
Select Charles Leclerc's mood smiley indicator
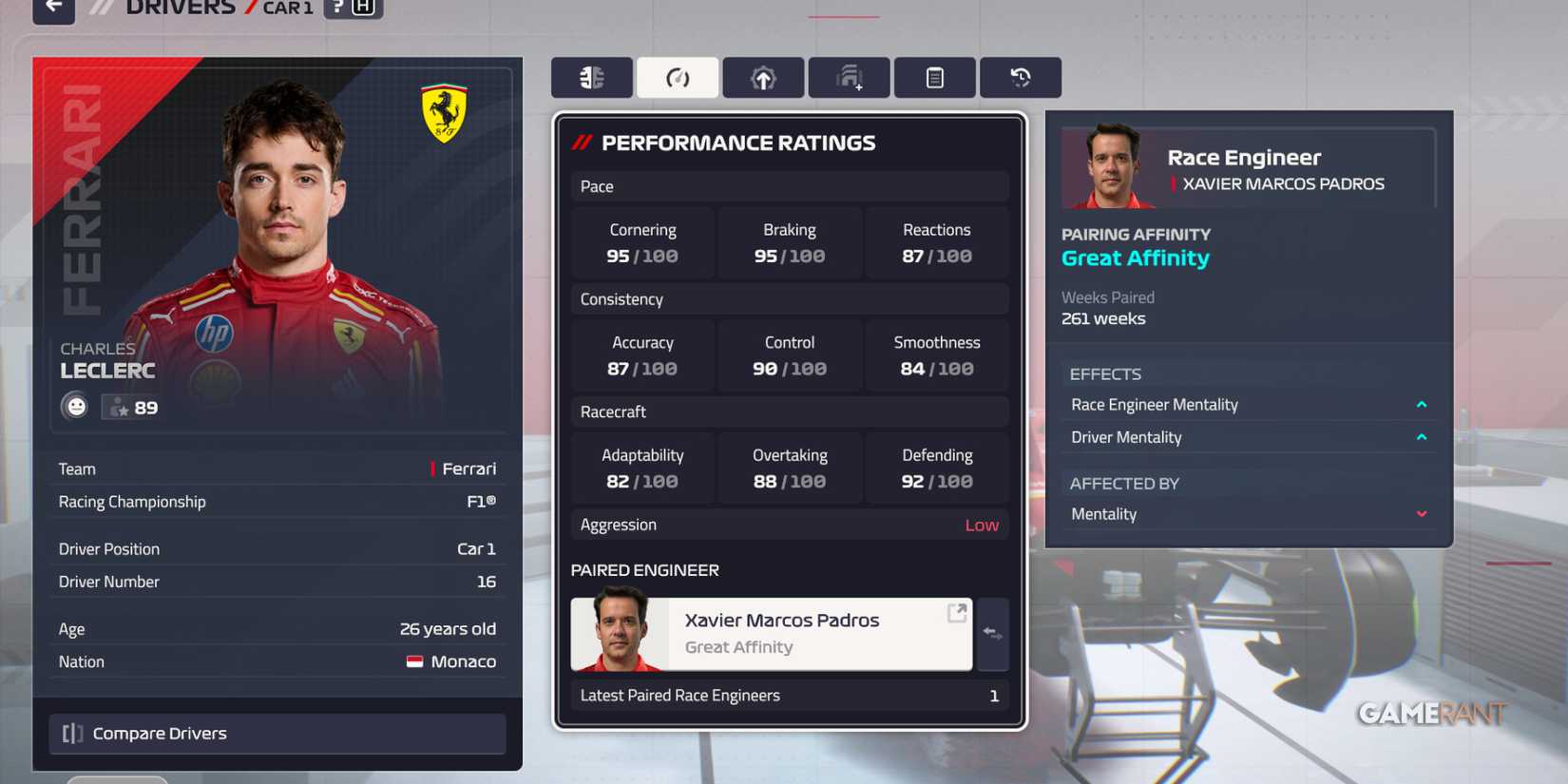click(76, 406)
